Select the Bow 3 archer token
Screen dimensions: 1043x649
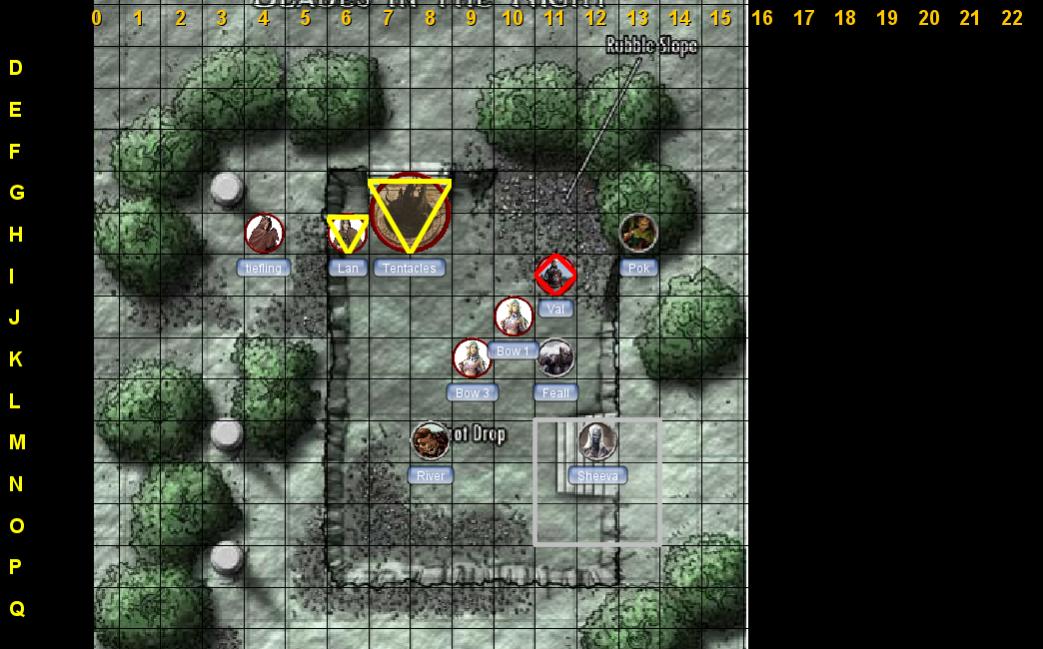(x=472, y=358)
